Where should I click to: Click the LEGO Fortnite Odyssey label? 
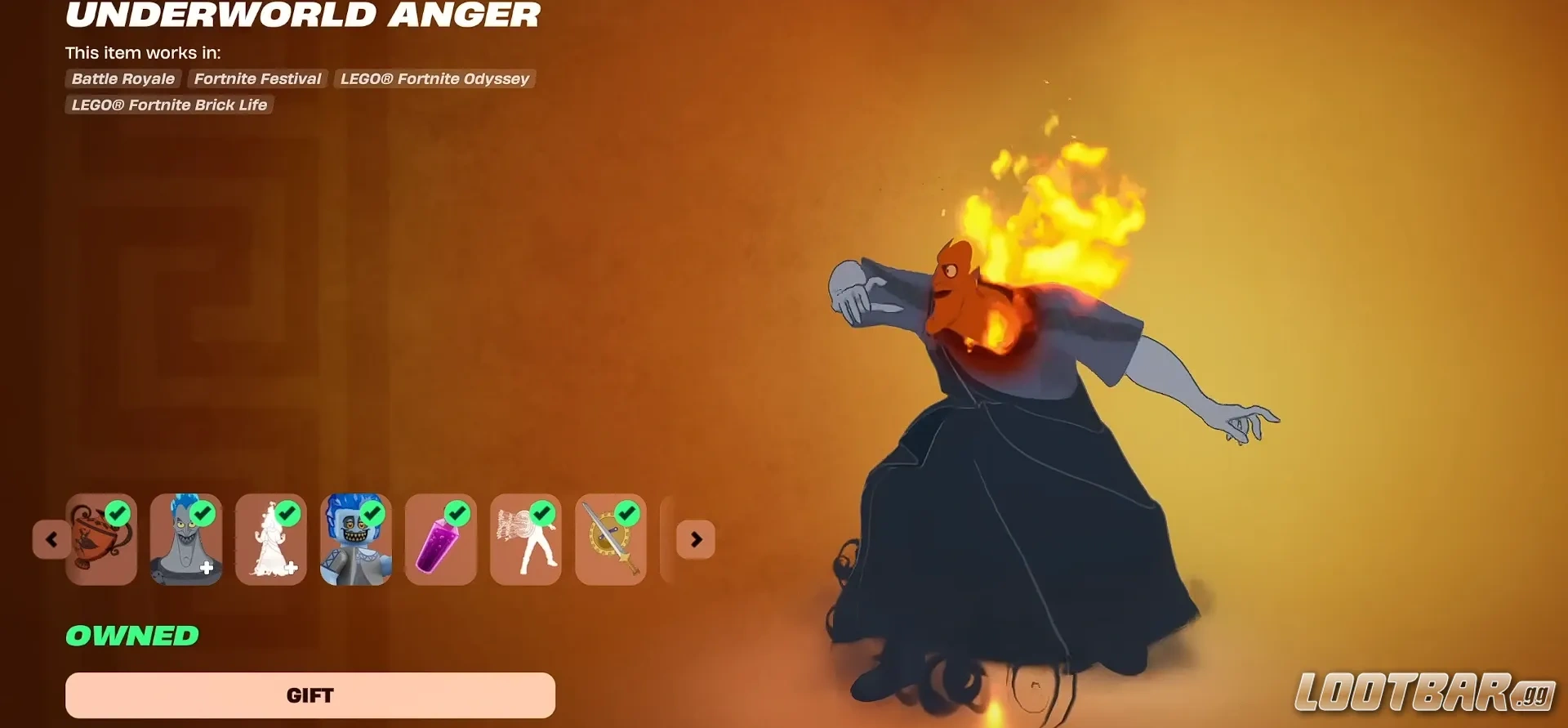pyautogui.click(x=434, y=78)
